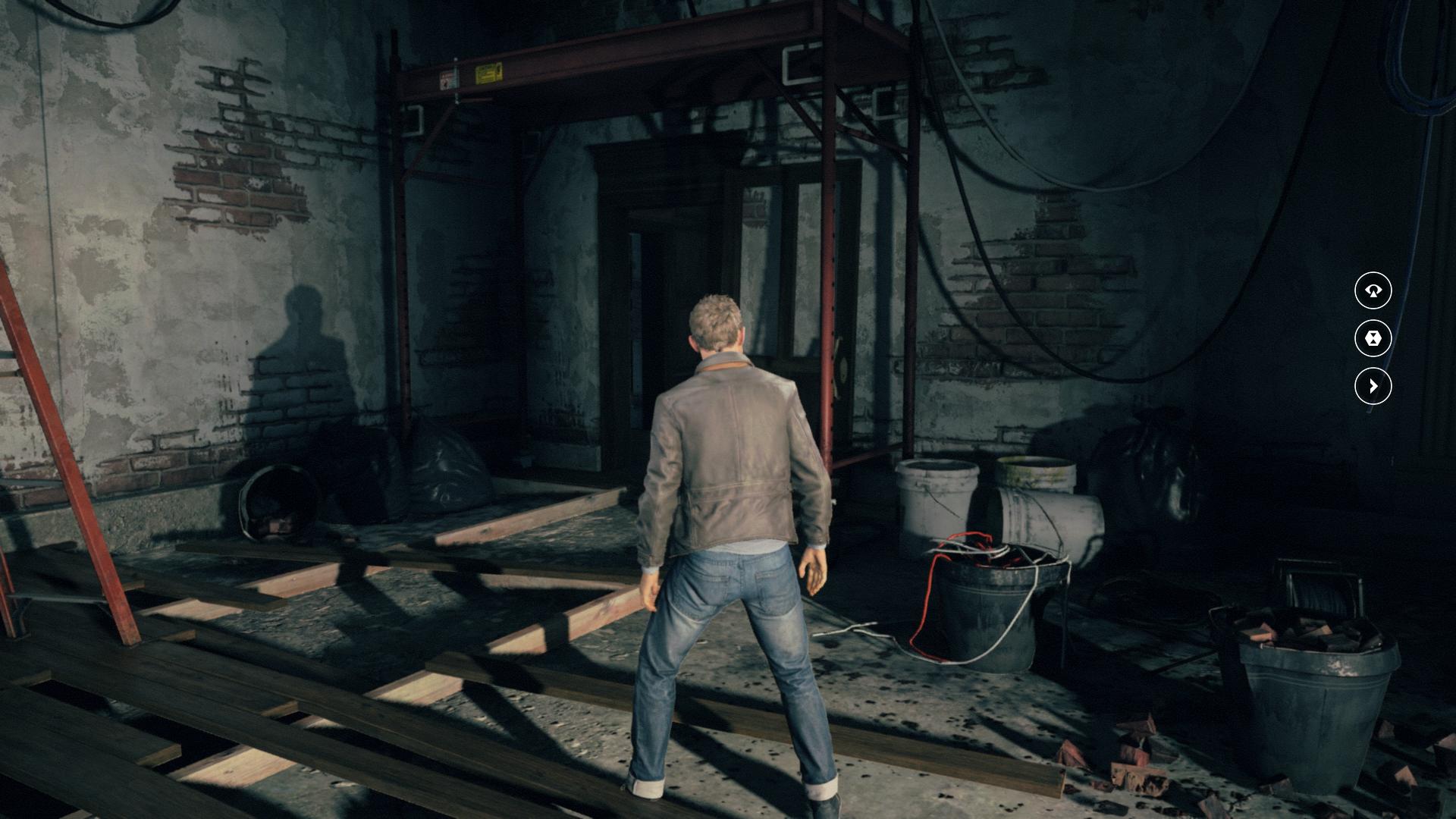This screenshot has width=1456, height=819.
Task: Activate the eye-shaped Time Vision ability icon
Action: coord(1373,290)
